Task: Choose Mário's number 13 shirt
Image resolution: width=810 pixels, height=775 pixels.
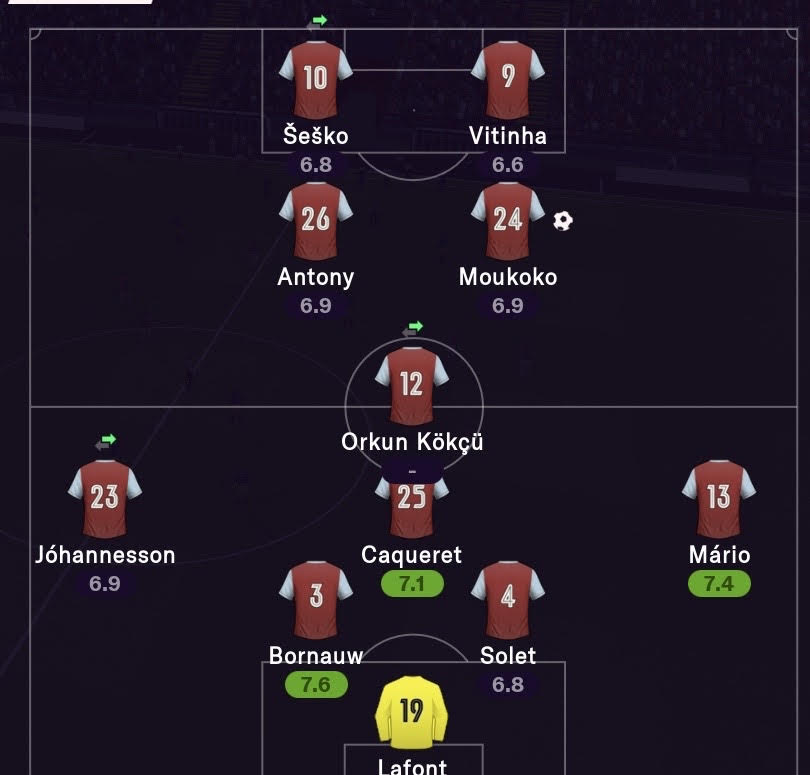Action: pyautogui.click(x=718, y=498)
